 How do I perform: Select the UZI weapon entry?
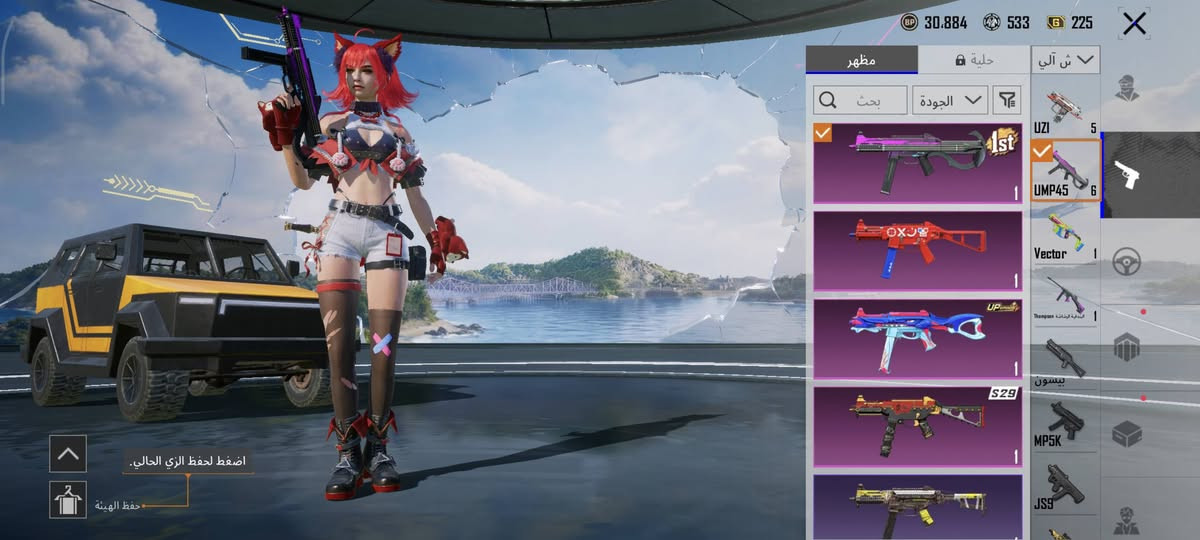click(x=1064, y=110)
